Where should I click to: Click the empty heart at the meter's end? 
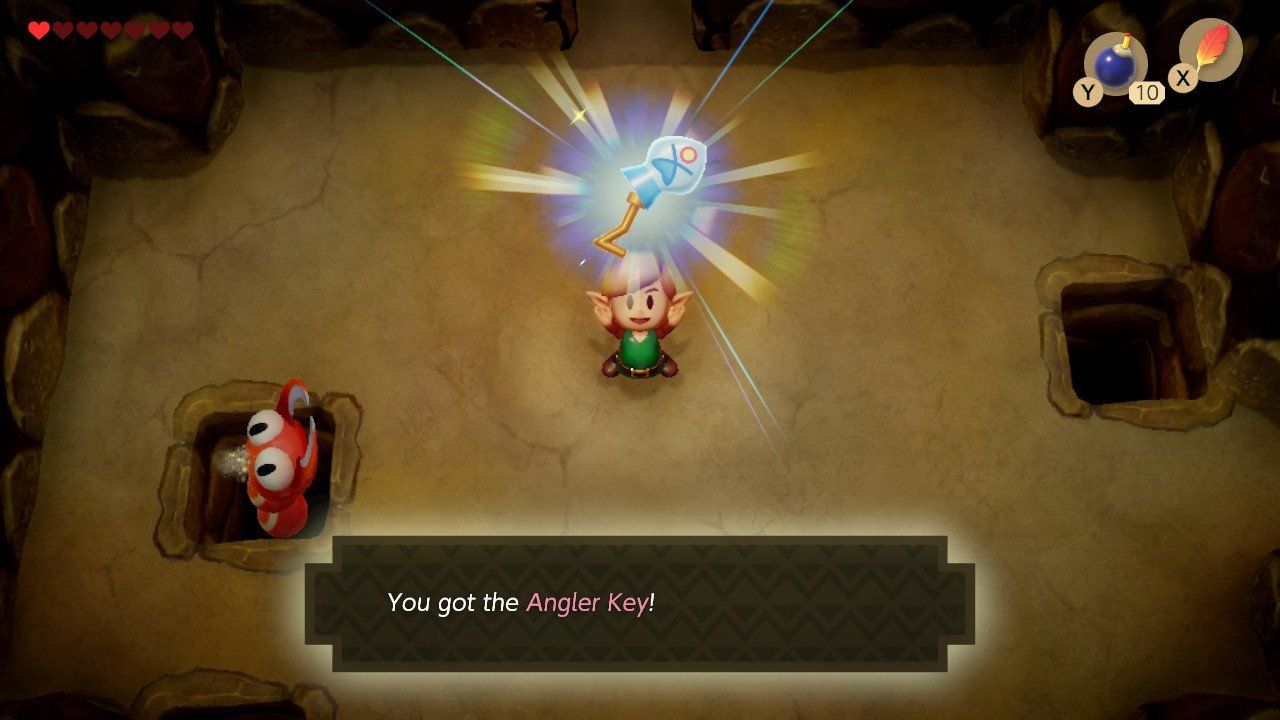coord(185,28)
